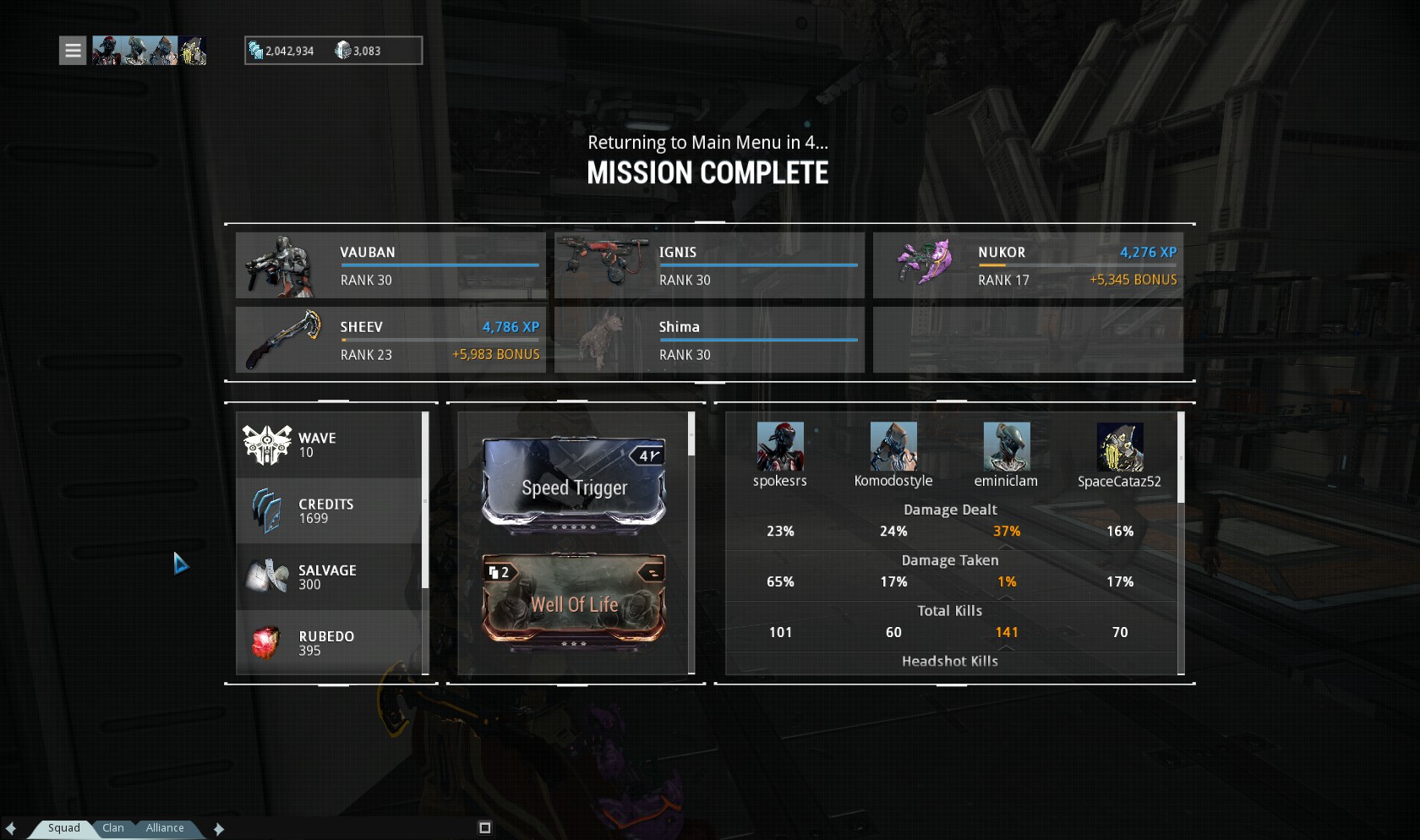The height and width of the screenshot is (840, 1420).
Task: Click the Rubedo reward row
Action: point(330,643)
